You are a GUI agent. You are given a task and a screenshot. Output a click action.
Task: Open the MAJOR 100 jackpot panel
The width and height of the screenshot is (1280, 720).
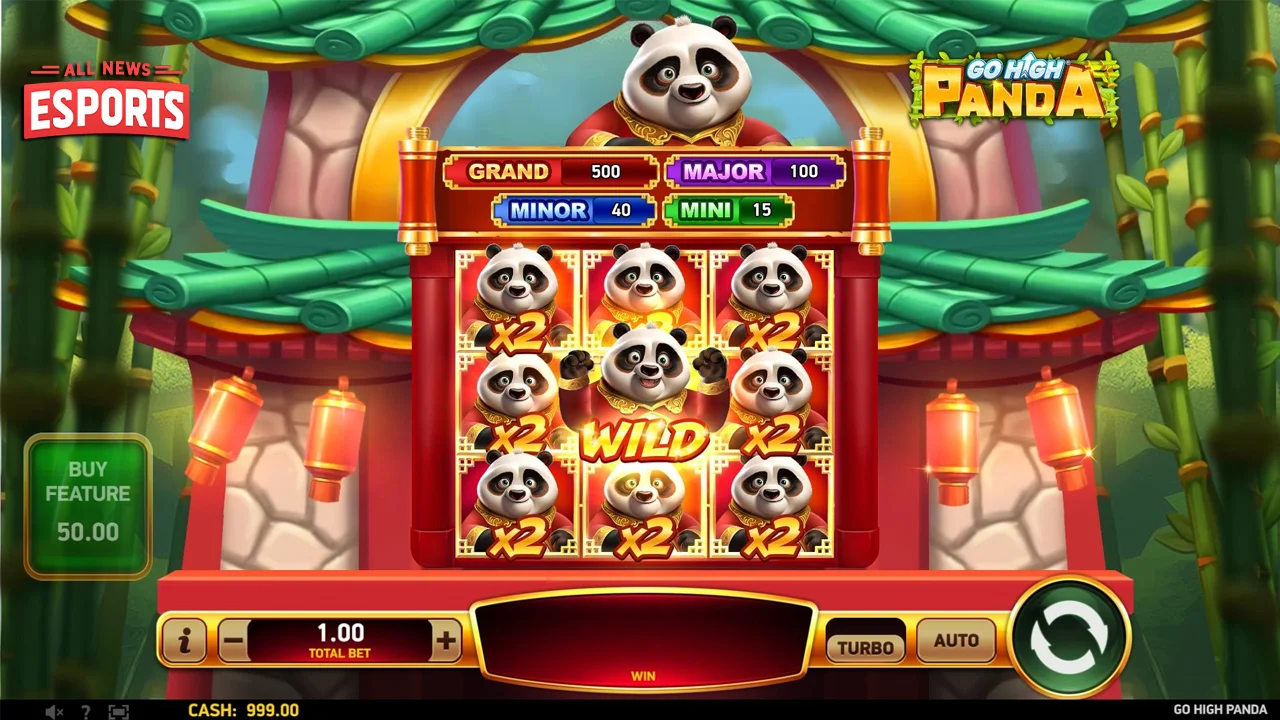753,171
